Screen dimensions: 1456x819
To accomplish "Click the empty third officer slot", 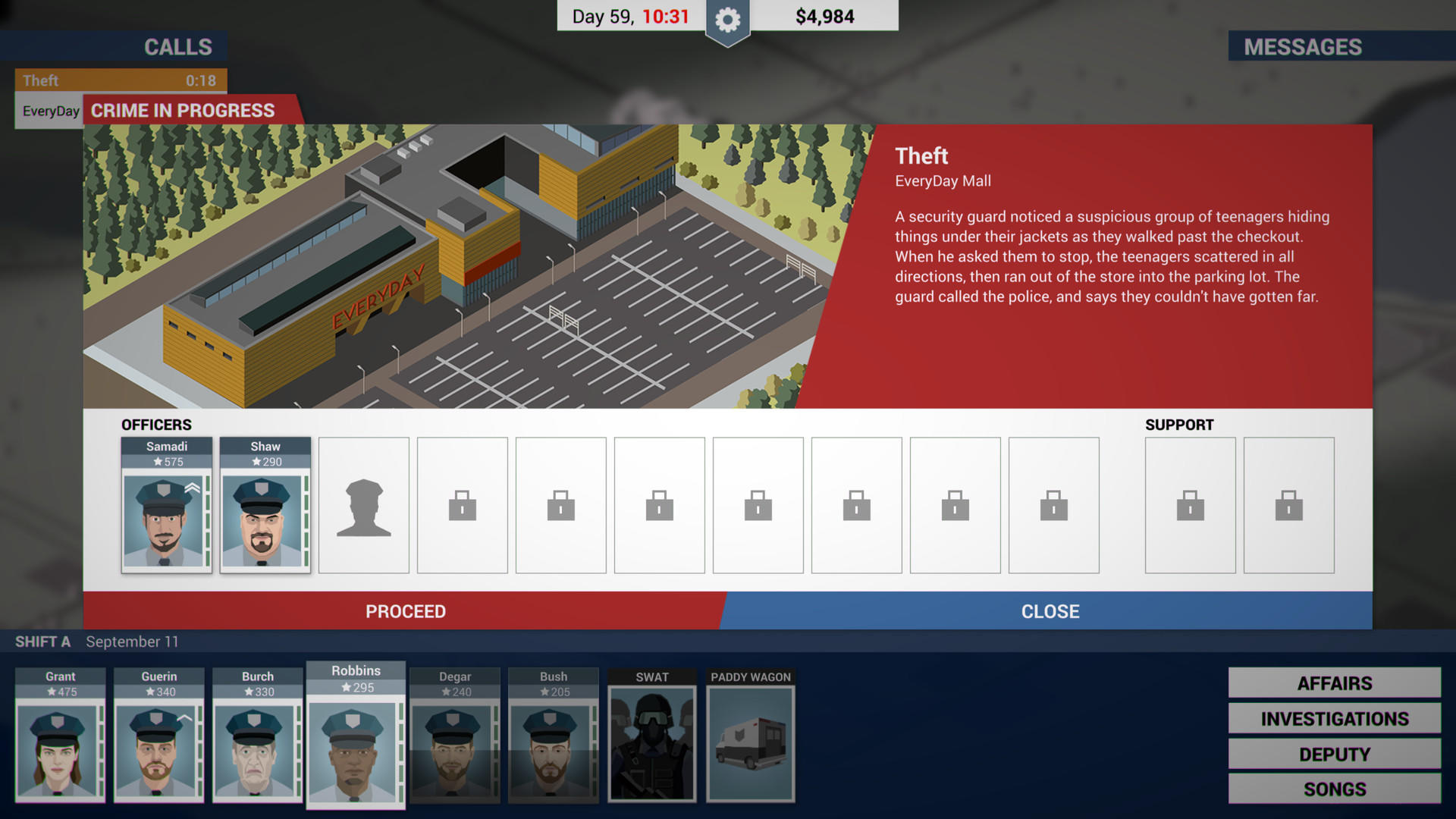I will 364,504.
